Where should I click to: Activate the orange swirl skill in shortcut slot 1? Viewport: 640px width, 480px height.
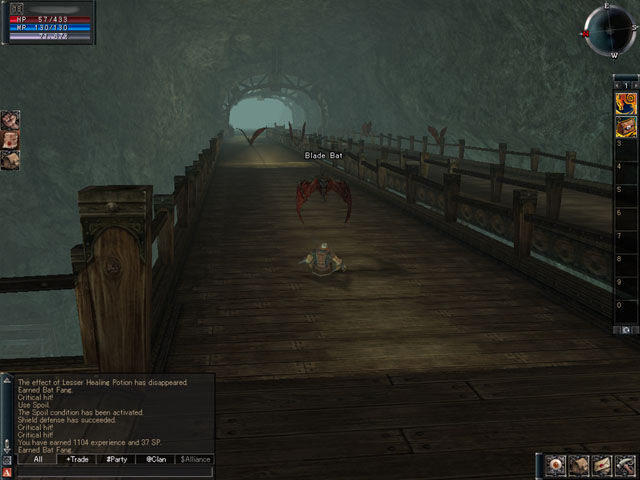point(626,102)
